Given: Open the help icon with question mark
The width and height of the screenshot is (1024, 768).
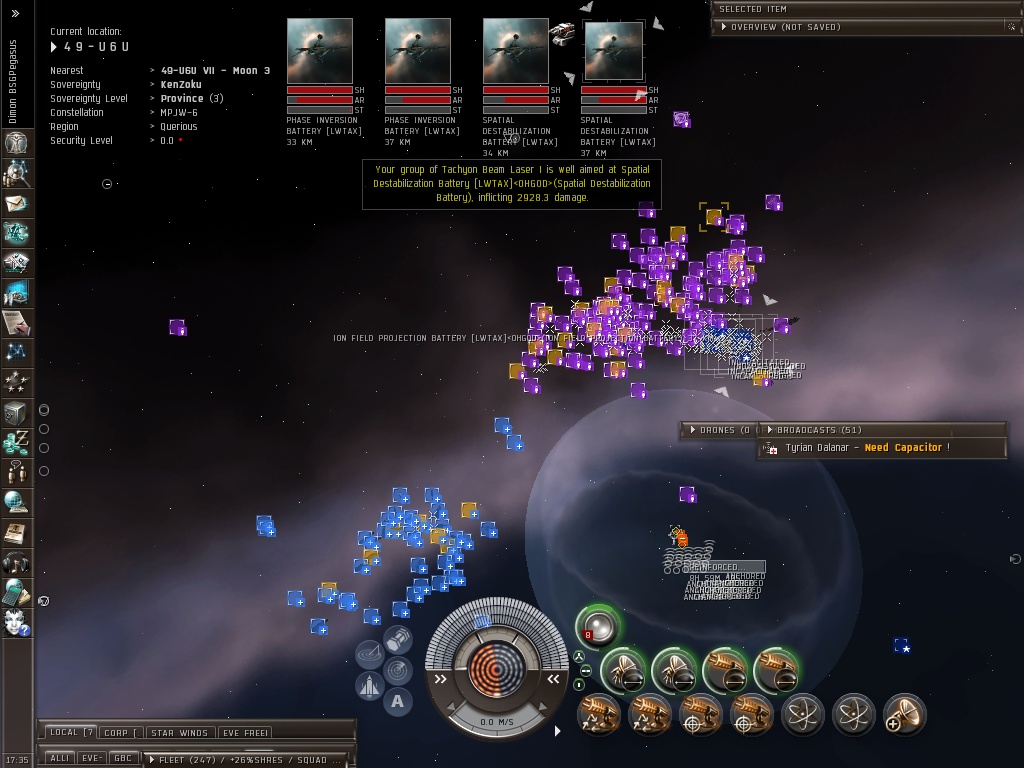Looking at the screenshot, I should (x=16, y=622).
